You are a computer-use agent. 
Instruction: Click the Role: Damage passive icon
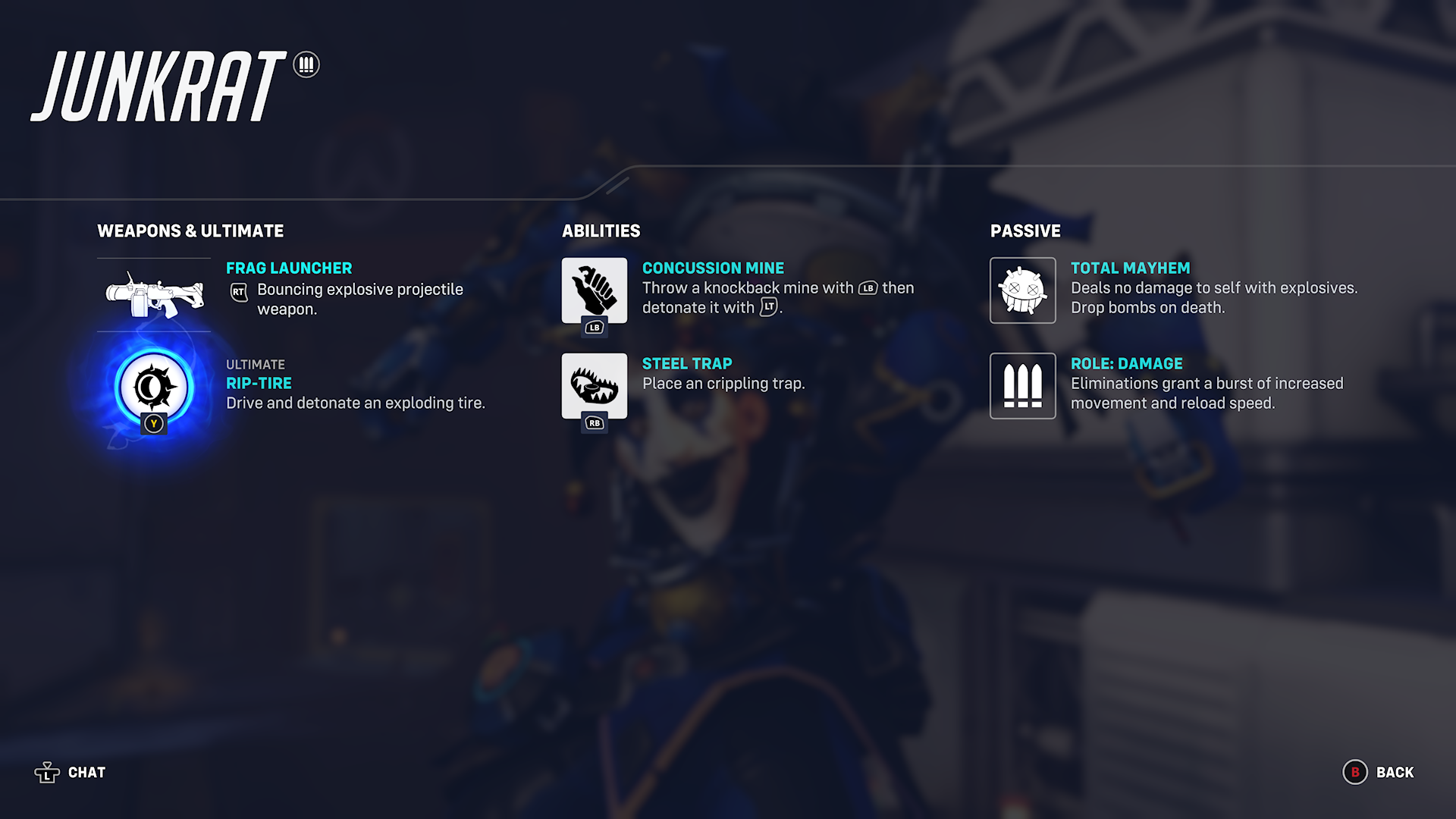point(1023,386)
